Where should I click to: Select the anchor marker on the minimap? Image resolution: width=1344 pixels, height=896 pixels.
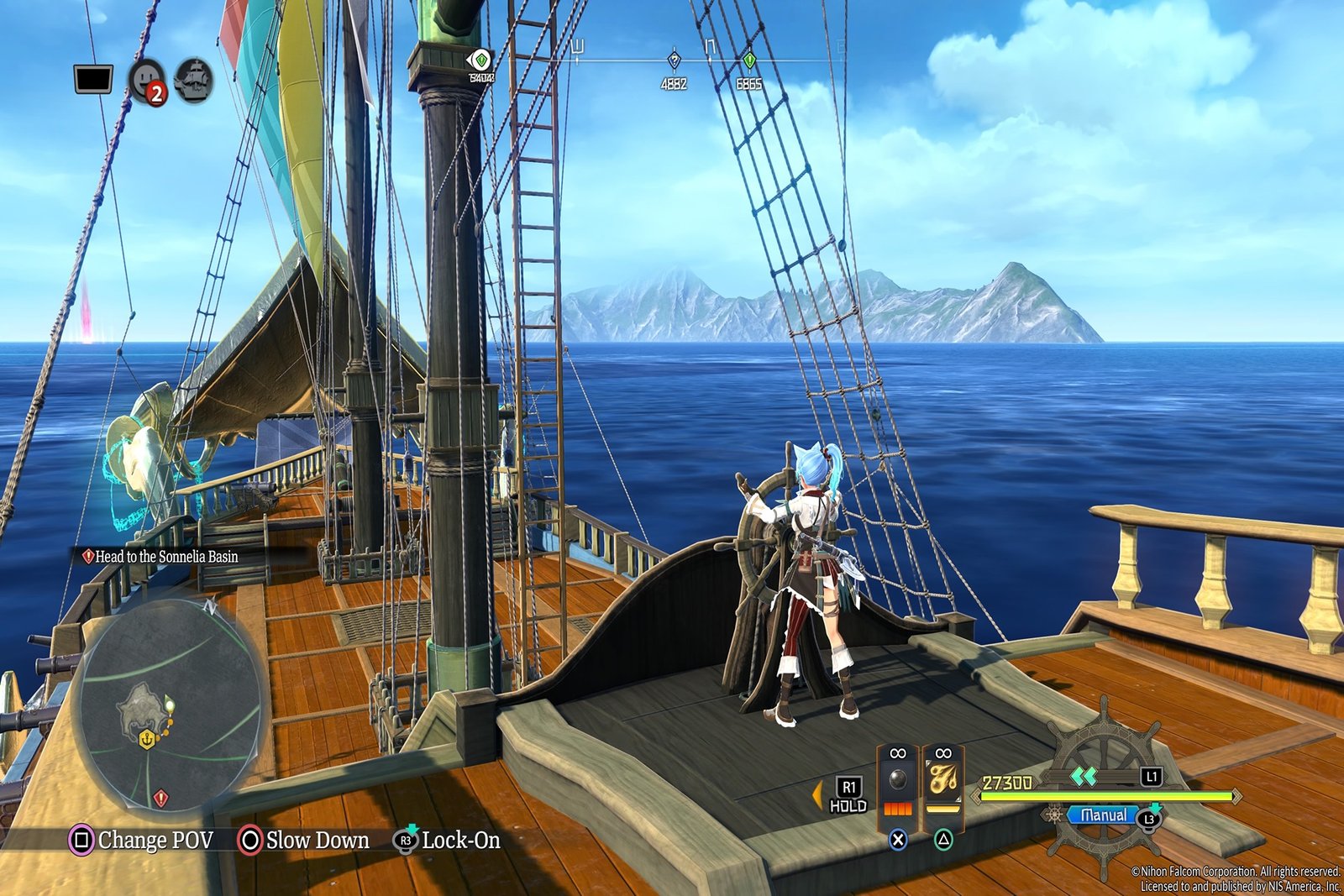pyautogui.click(x=147, y=740)
